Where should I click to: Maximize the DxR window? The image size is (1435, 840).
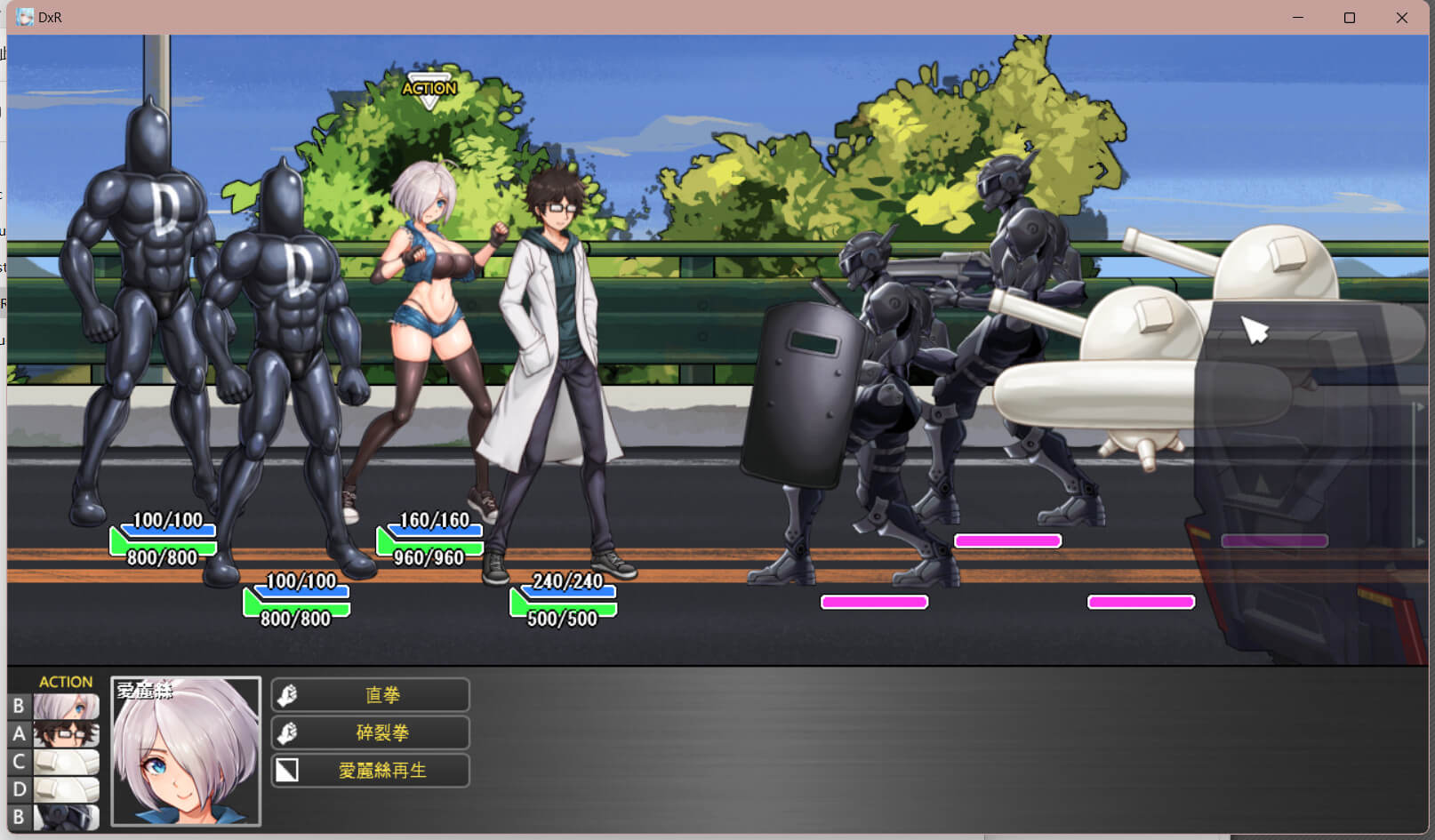tap(1350, 18)
